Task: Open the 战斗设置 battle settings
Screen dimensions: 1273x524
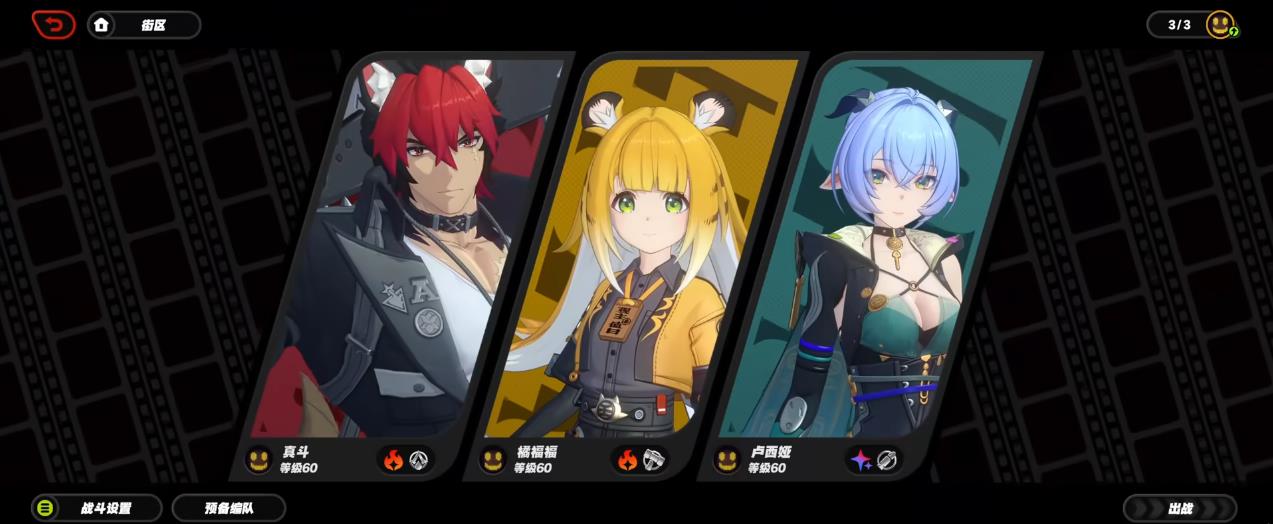Action: click(x=97, y=508)
